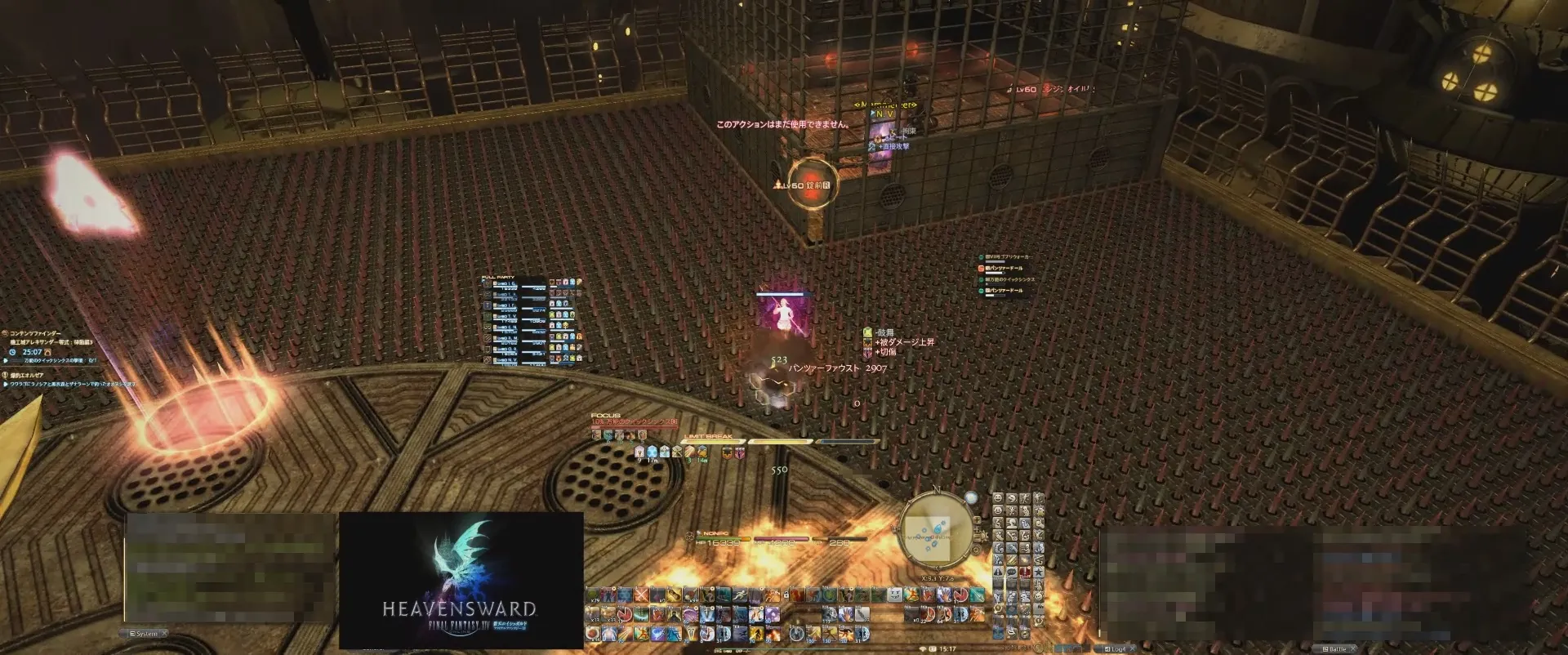Use the red X crossed-swords hotbar action
Viewport: 1568px width, 655px height.
click(642, 595)
